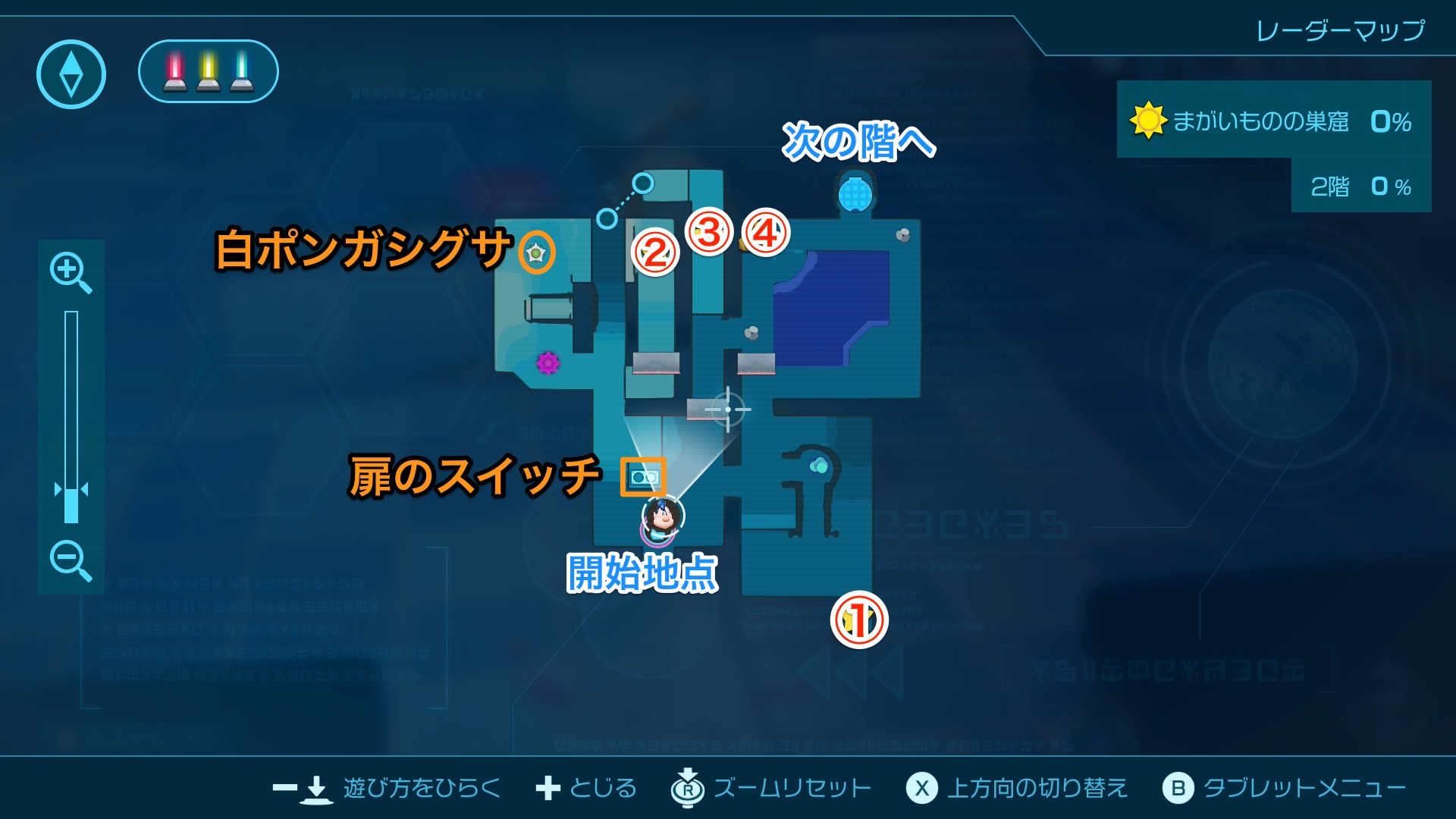This screenshot has height=819, width=1456.
Task: Click the purple gear treasure marker
Action: tap(548, 364)
